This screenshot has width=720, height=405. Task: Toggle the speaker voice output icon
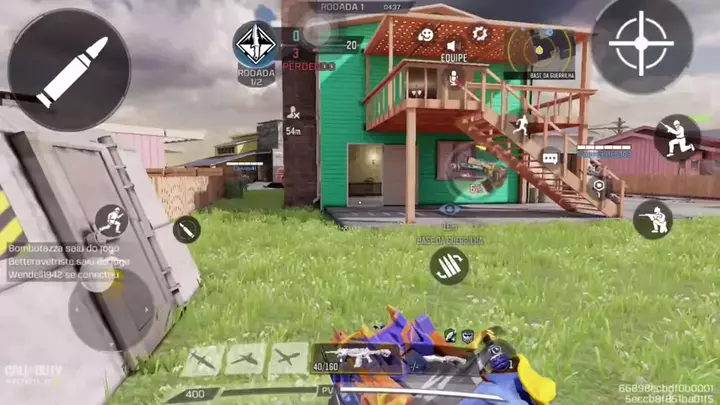pyautogui.click(x=453, y=46)
